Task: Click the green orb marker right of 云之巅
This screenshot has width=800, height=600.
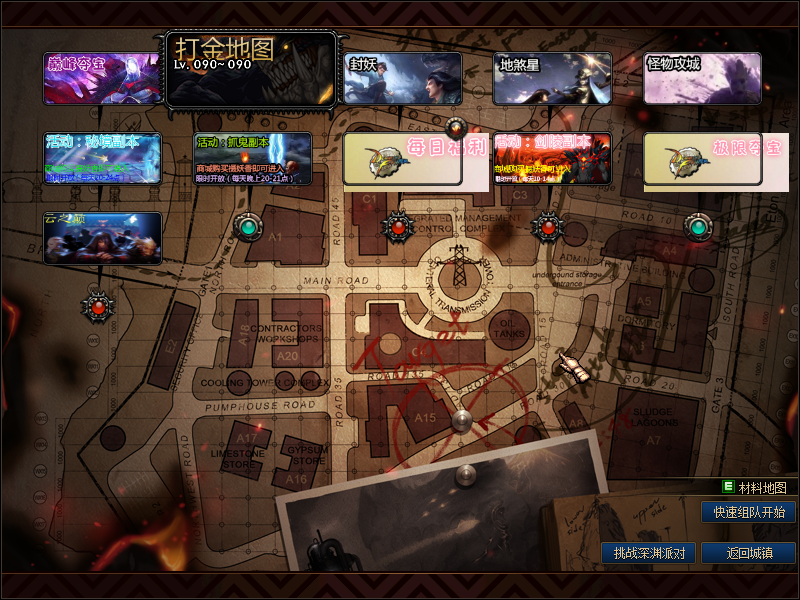Action: pyautogui.click(x=248, y=227)
